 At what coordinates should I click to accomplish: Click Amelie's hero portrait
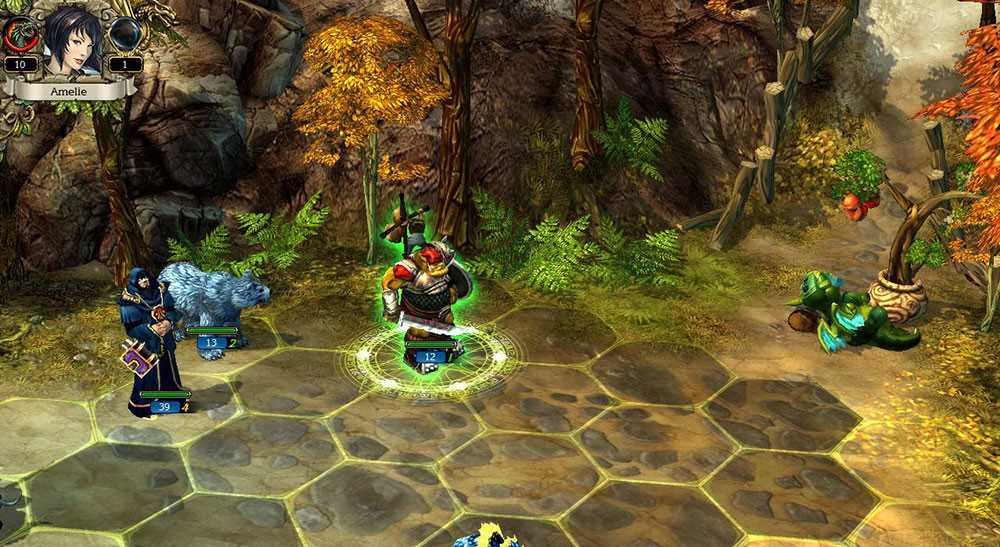point(72,40)
